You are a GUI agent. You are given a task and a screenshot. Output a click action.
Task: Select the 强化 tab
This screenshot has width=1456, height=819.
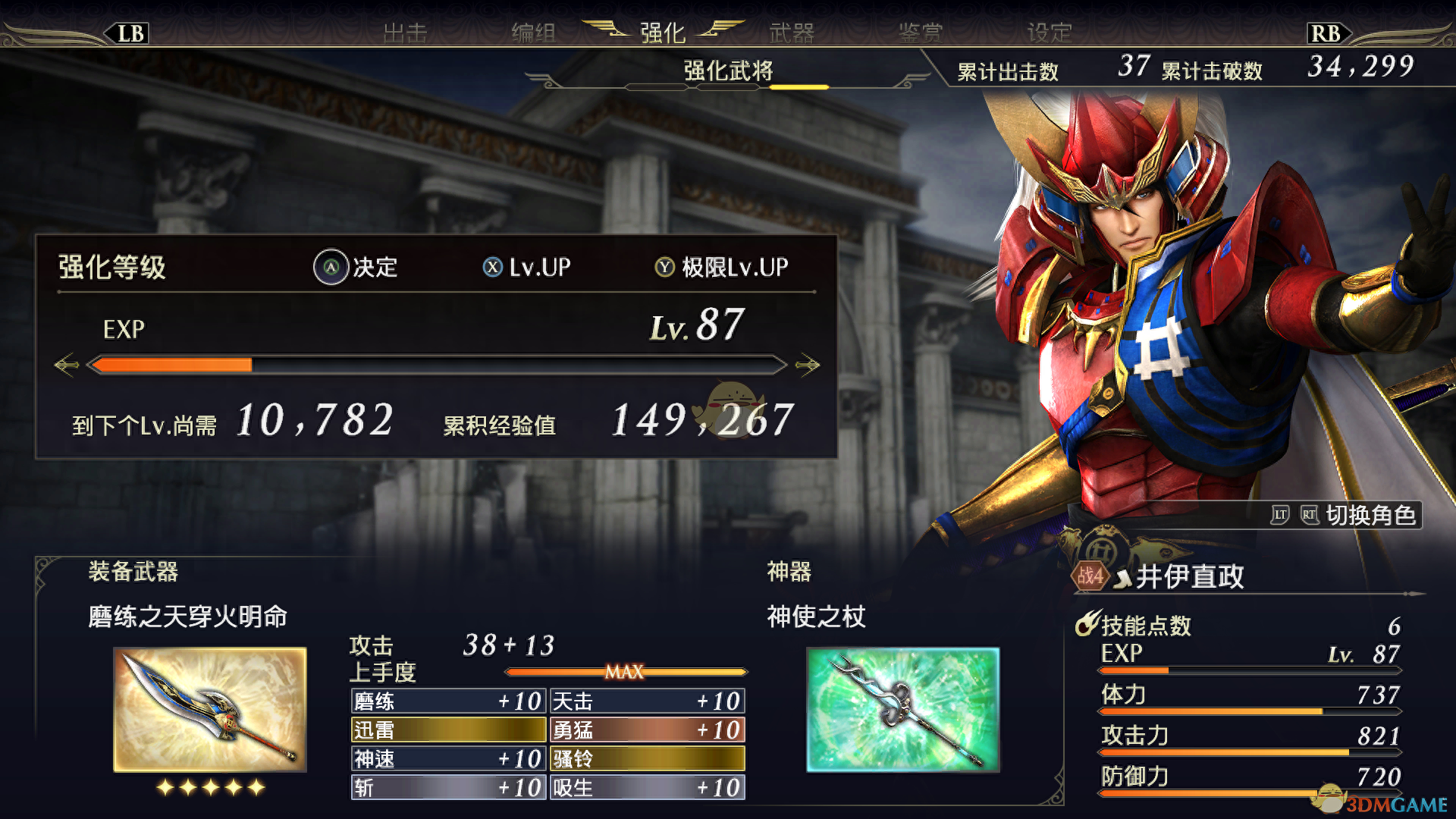point(663,33)
